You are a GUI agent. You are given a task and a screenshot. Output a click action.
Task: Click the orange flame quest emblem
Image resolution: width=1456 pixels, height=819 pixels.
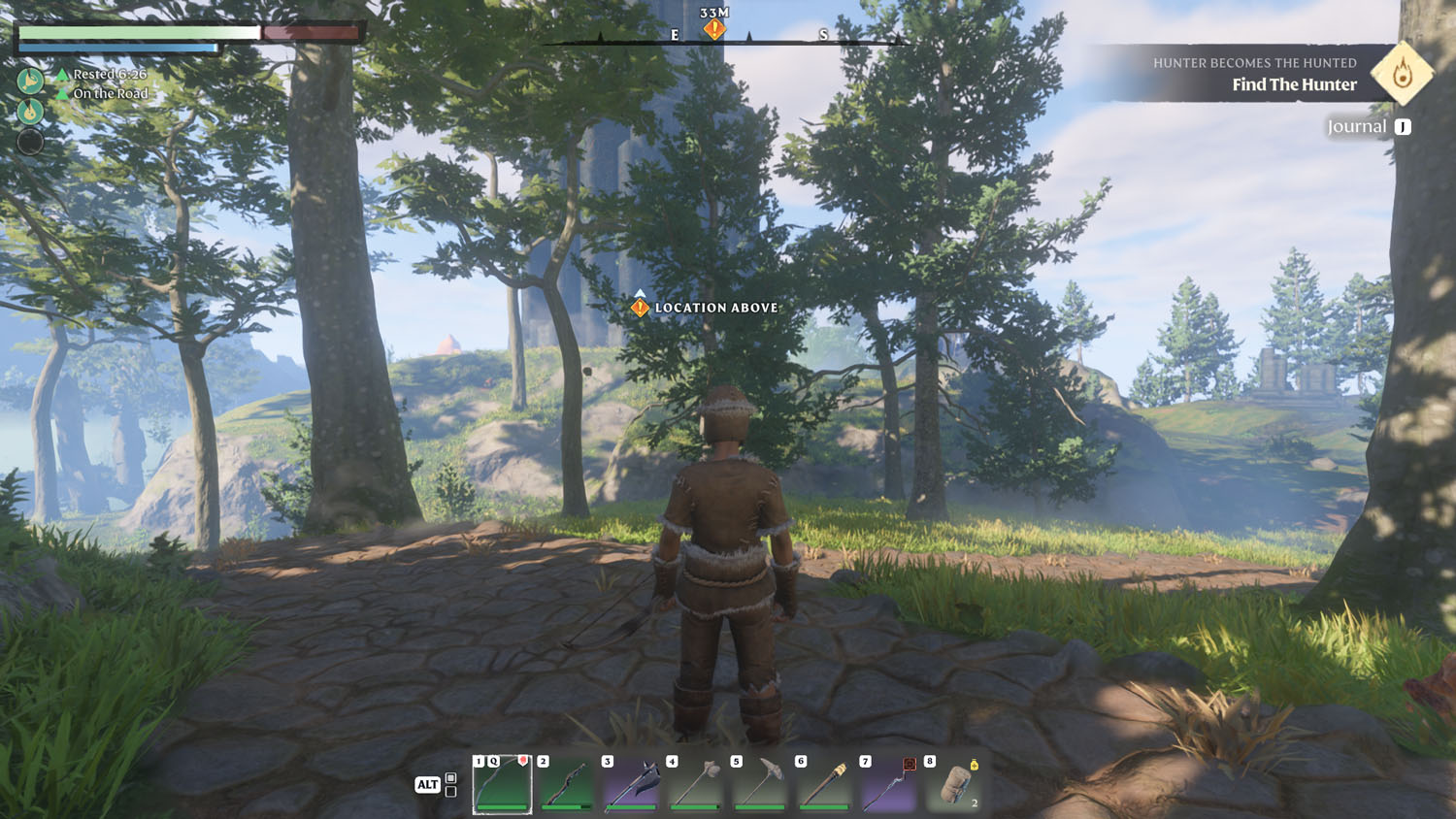click(x=1402, y=73)
